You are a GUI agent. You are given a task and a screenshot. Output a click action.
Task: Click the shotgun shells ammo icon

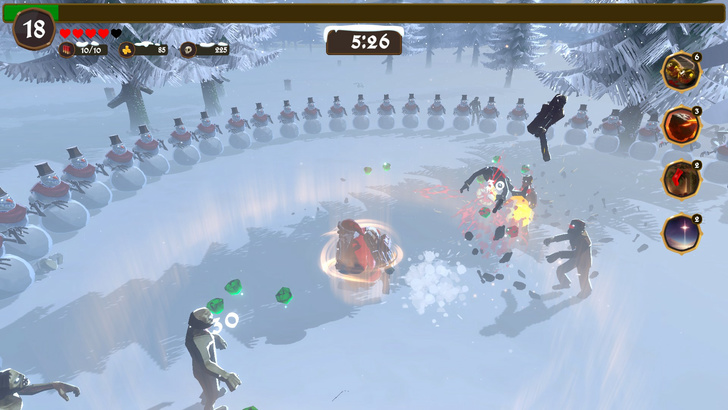(x=67, y=49)
